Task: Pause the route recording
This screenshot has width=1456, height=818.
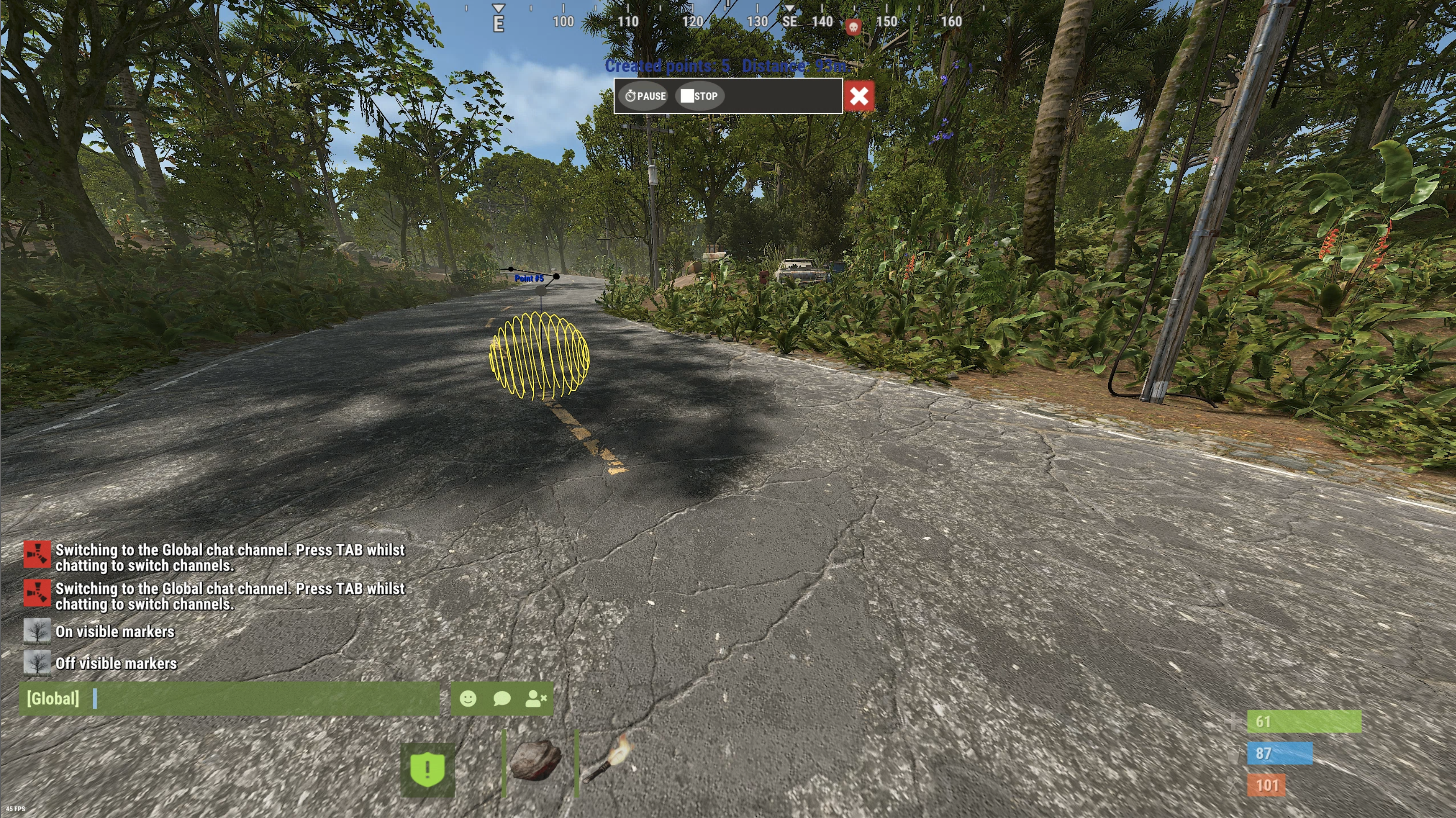Action: [x=645, y=96]
